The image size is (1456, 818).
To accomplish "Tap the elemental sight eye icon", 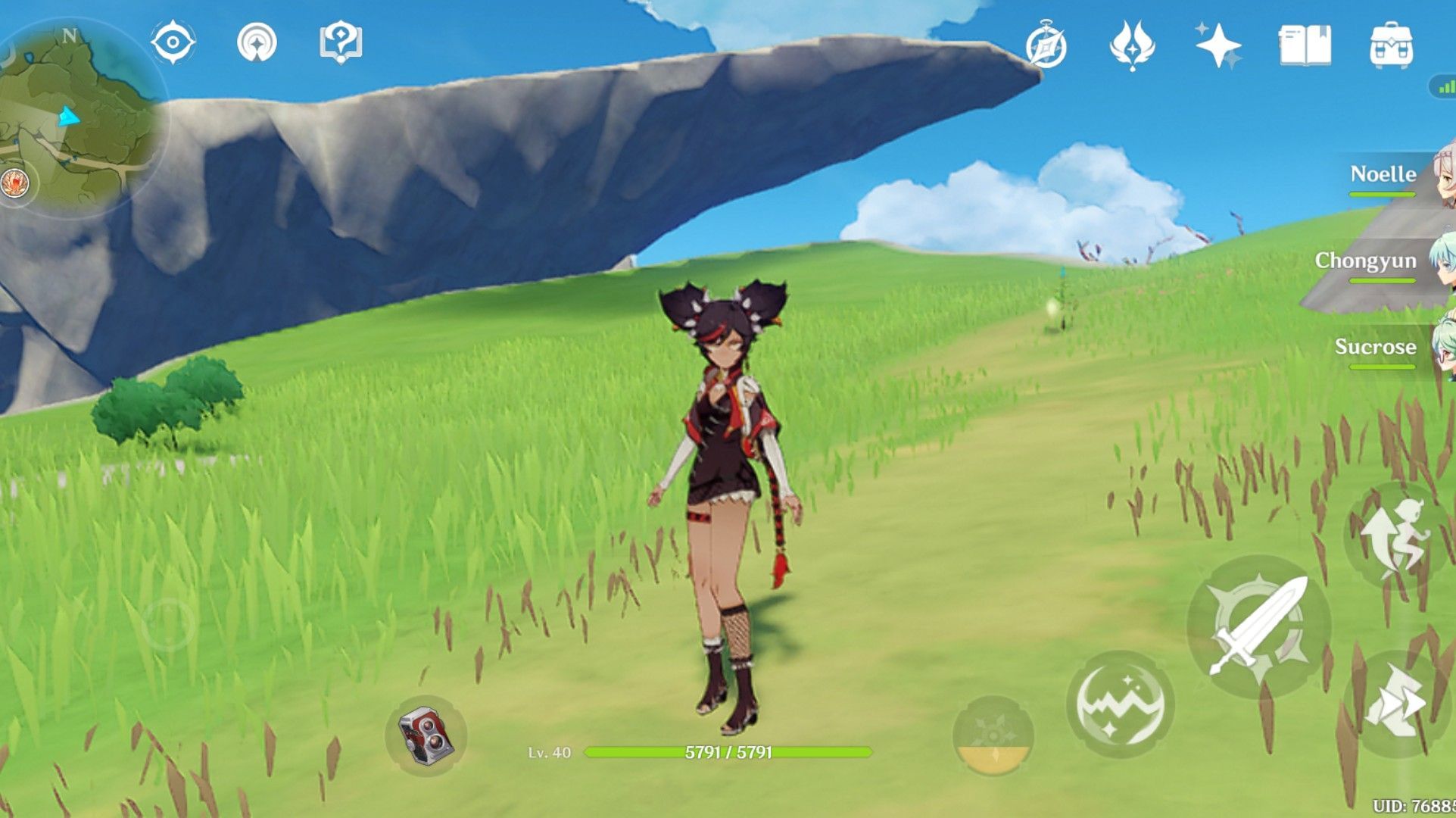I will point(173,42).
